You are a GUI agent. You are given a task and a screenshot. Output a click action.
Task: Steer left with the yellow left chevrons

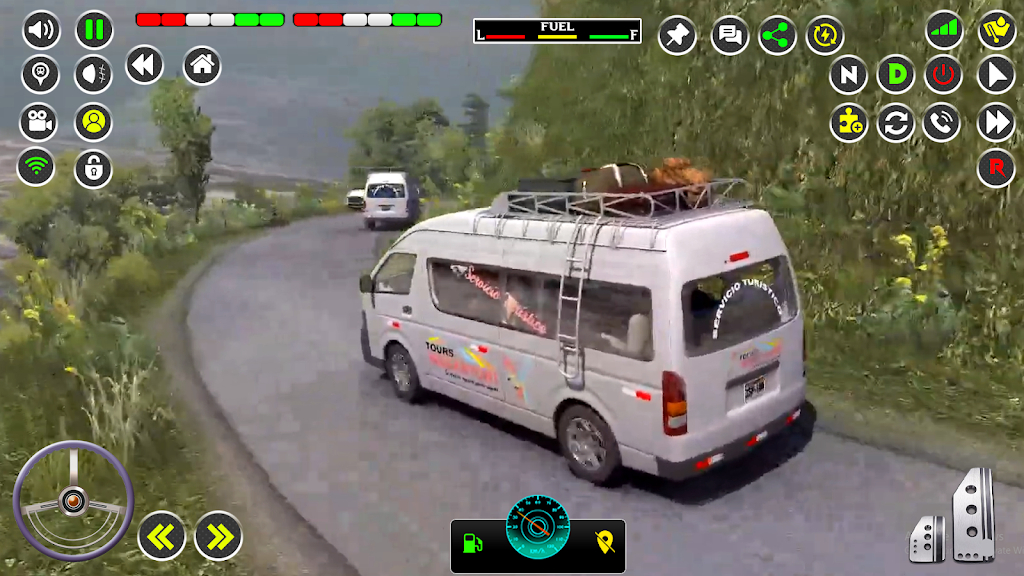pos(161,537)
